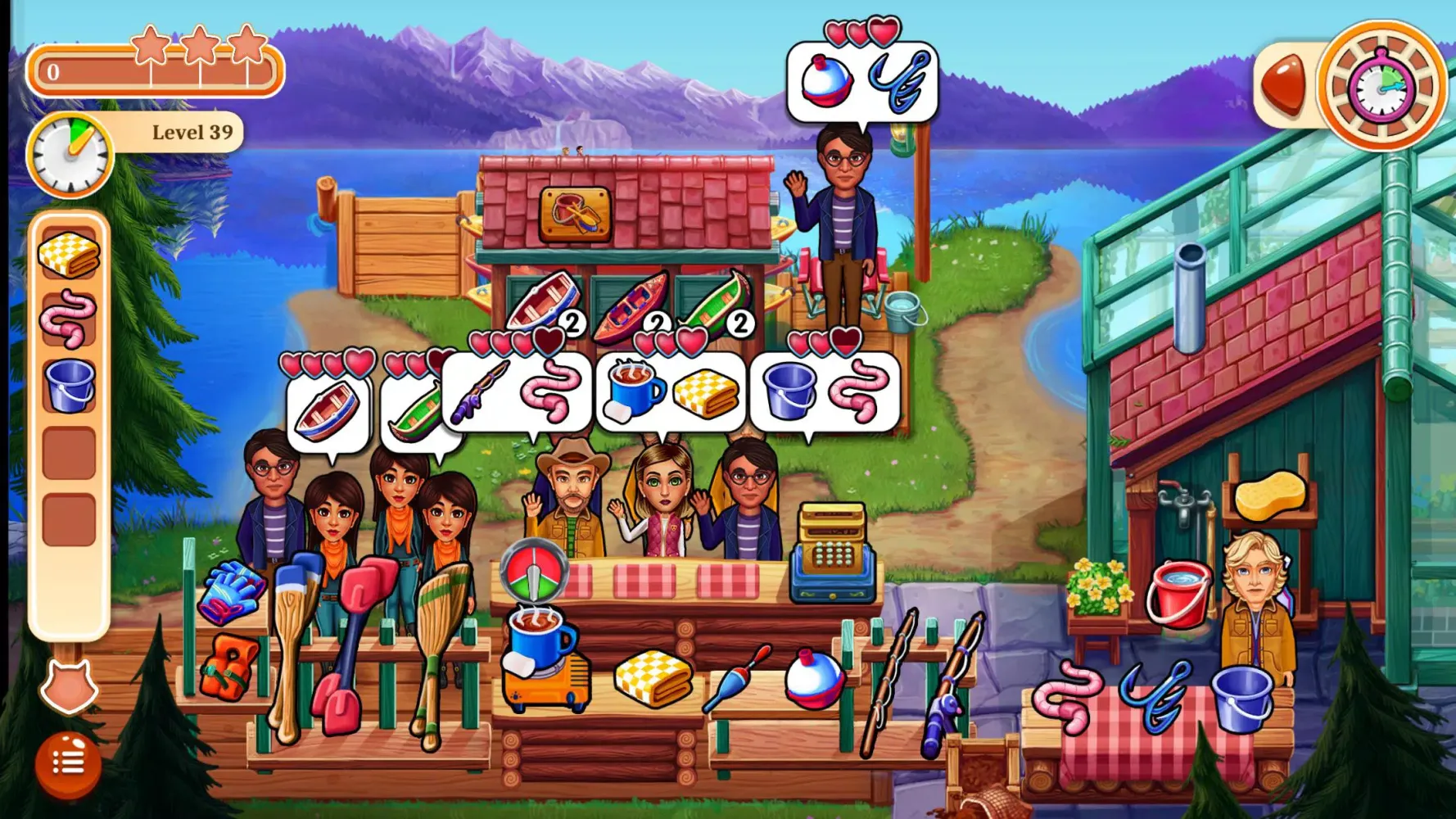Image resolution: width=1456 pixels, height=819 pixels.
Task: Click the stopwatch booster icon
Action: point(1381,85)
